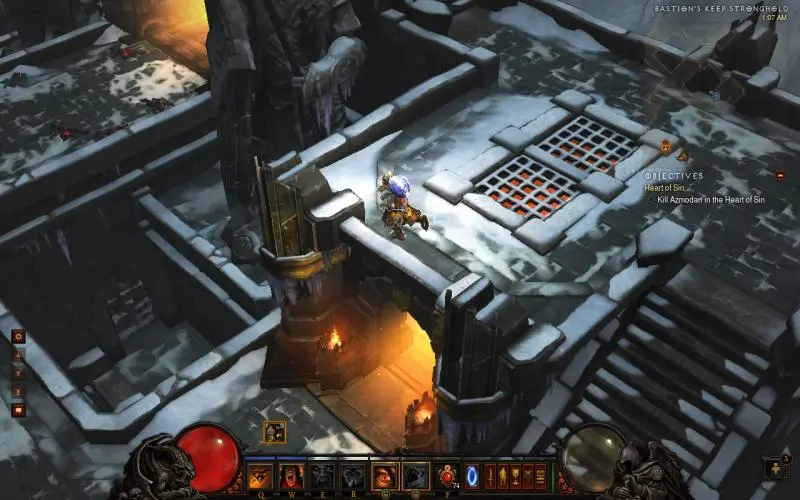Open the character figure menu button
This screenshot has width=800, height=500.
tap(503, 475)
